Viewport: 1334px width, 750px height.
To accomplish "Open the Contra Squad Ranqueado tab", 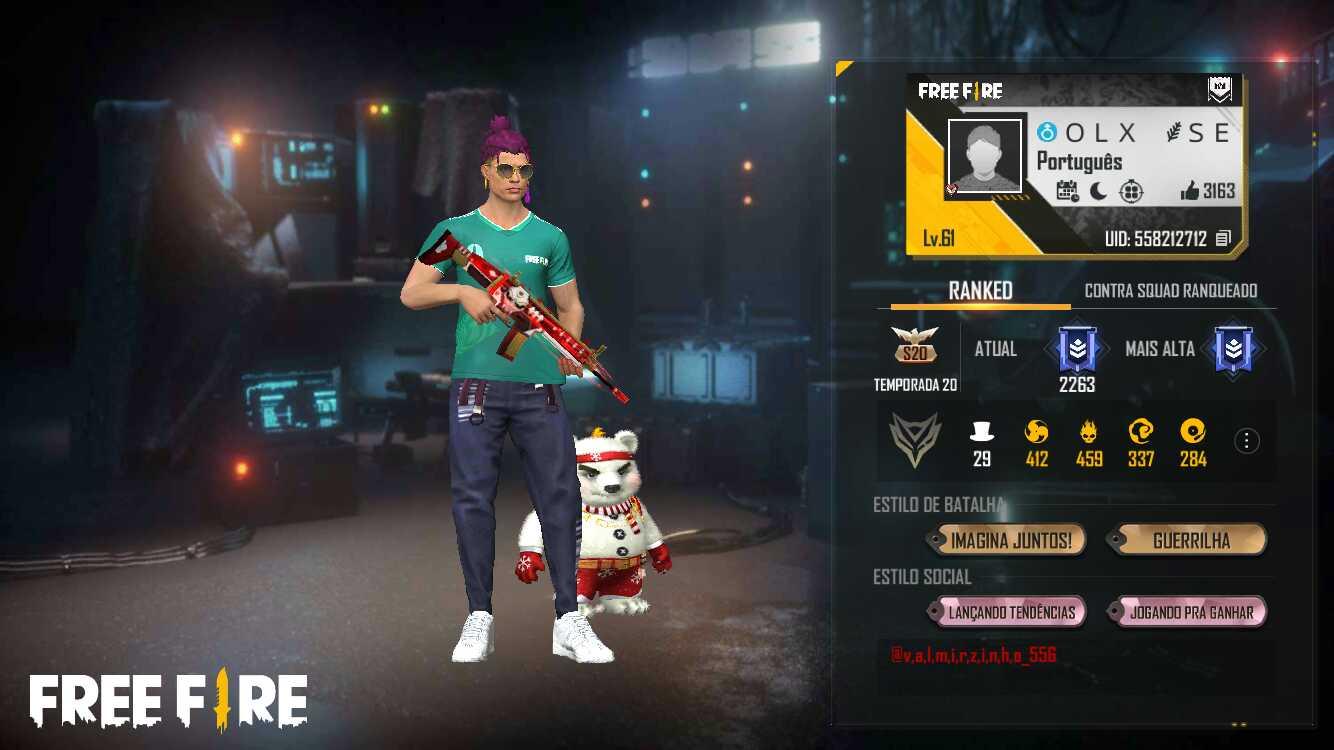I will click(1171, 291).
